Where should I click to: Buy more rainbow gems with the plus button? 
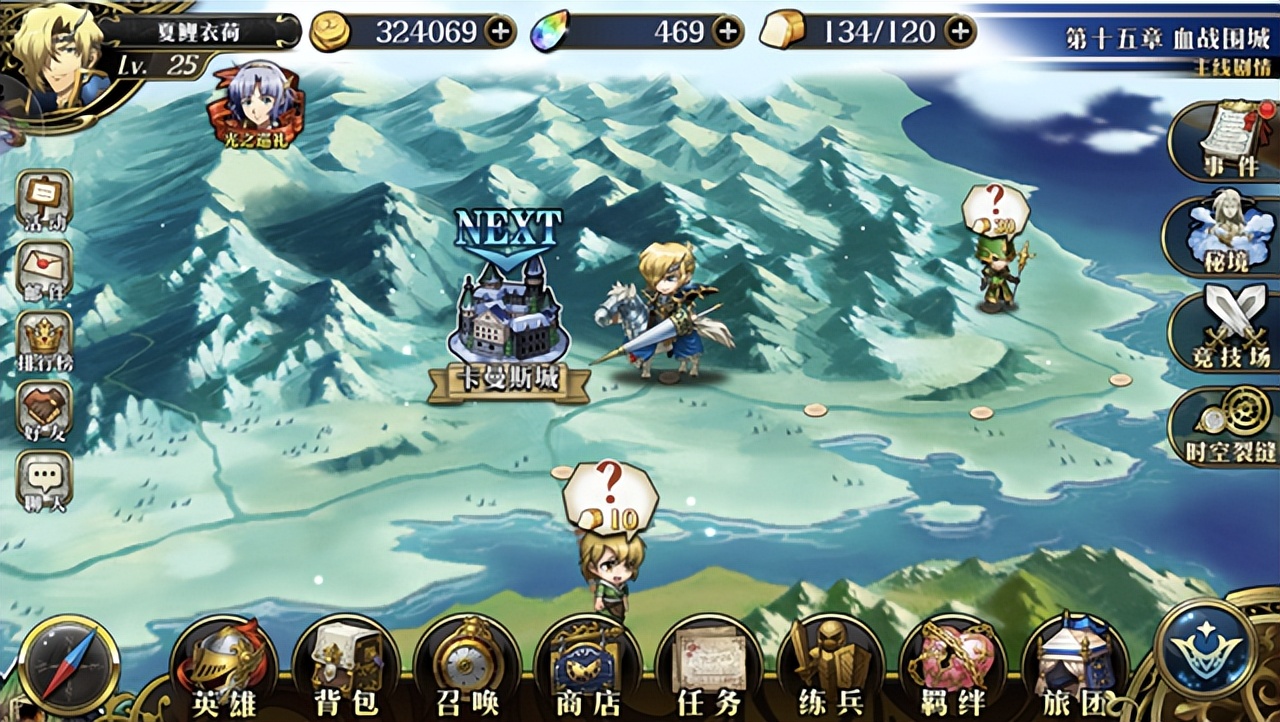(x=727, y=32)
